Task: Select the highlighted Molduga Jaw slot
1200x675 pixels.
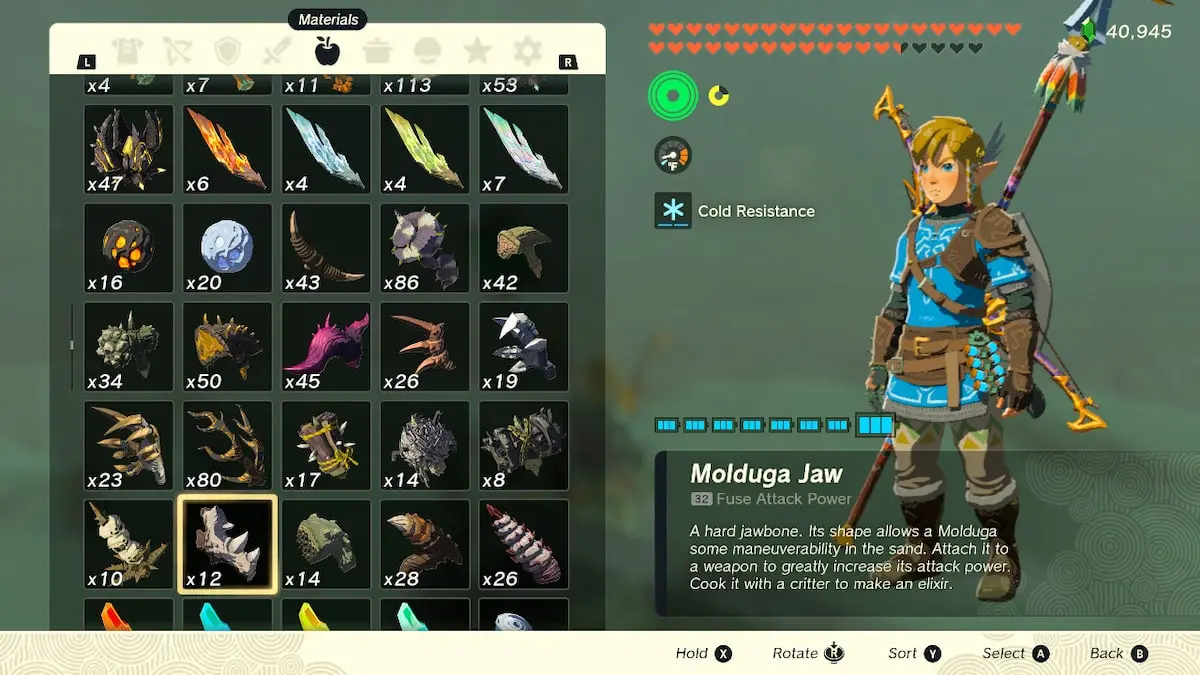Action: [227, 544]
